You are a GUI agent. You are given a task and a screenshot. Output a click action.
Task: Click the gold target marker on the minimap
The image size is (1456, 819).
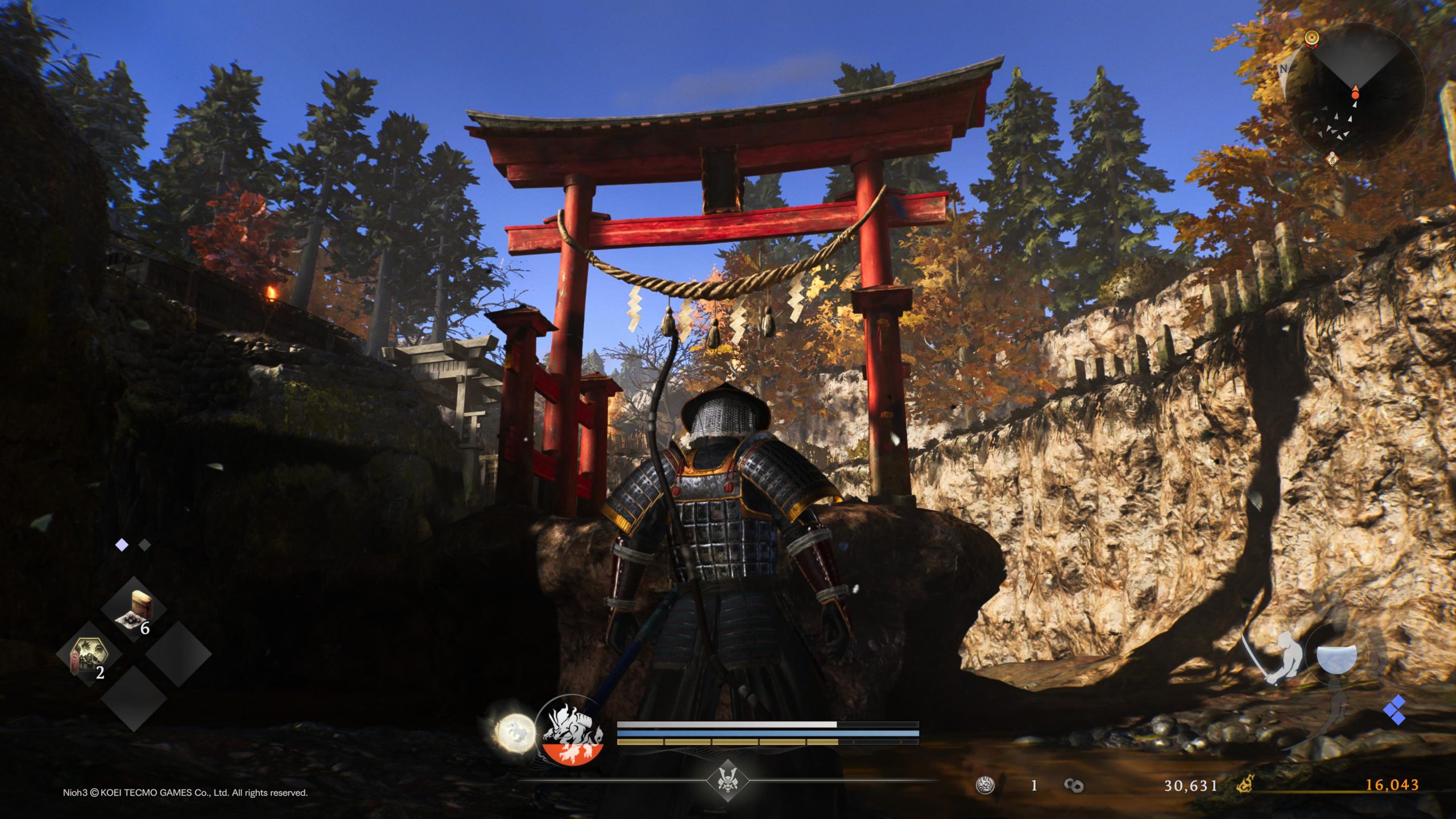(x=1312, y=38)
